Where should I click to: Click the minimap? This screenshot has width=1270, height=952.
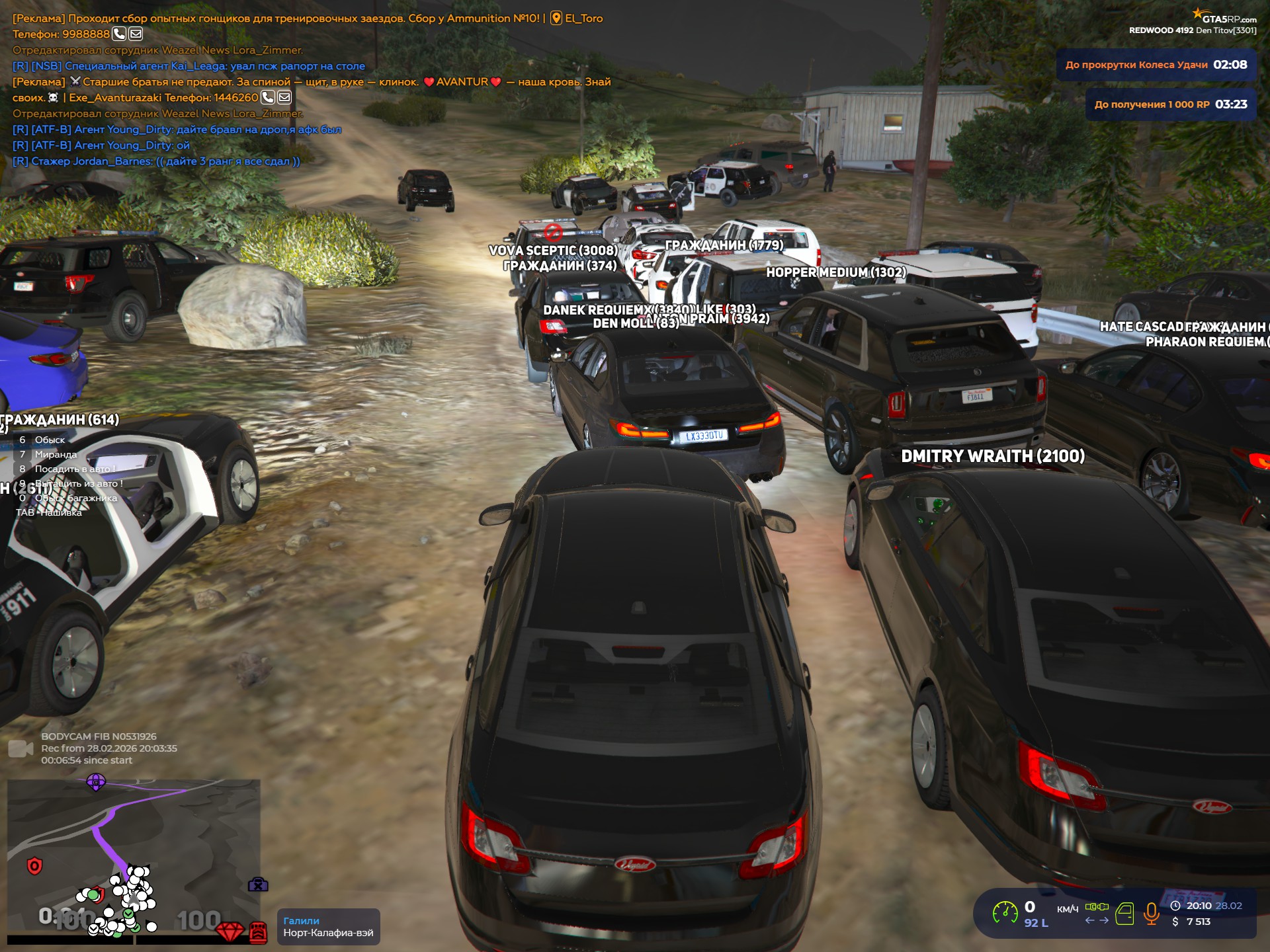click(132, 853)
